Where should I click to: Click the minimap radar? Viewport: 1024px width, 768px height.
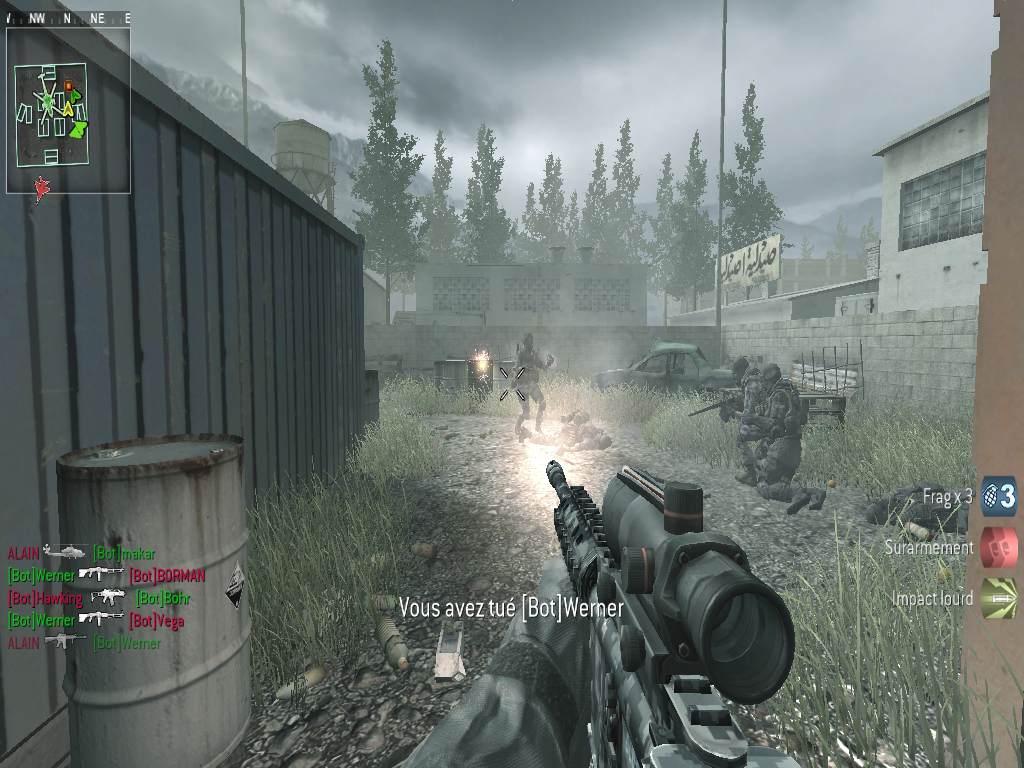tap(68, 110)
